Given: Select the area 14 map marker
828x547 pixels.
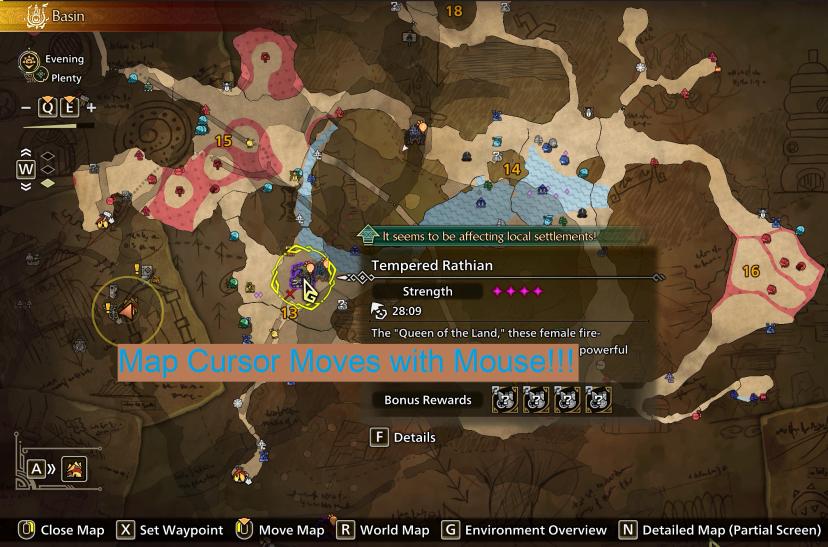Looking at the screenshot, I should coord(512,169).
